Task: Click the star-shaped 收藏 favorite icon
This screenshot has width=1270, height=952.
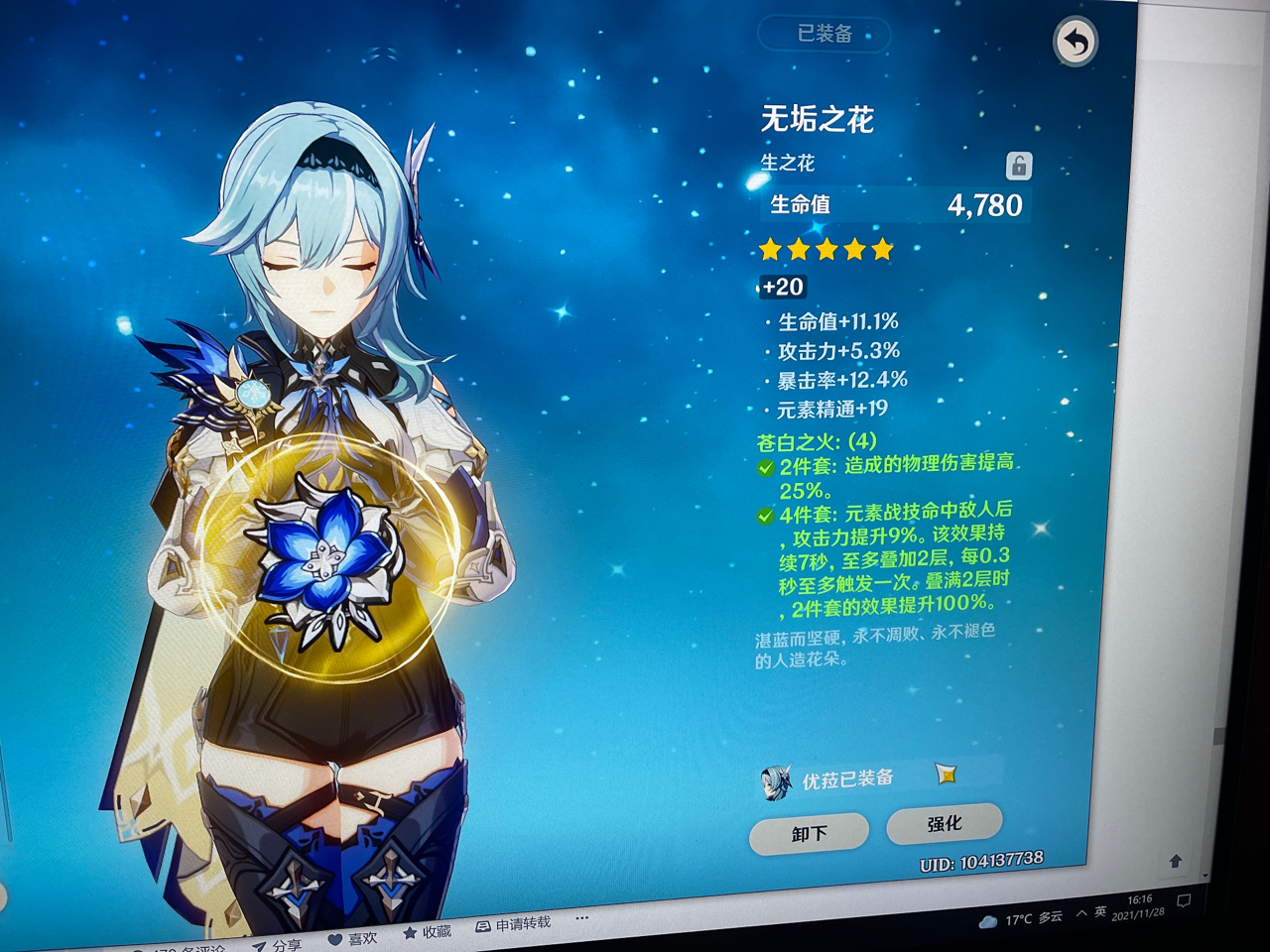Action: 408,931
